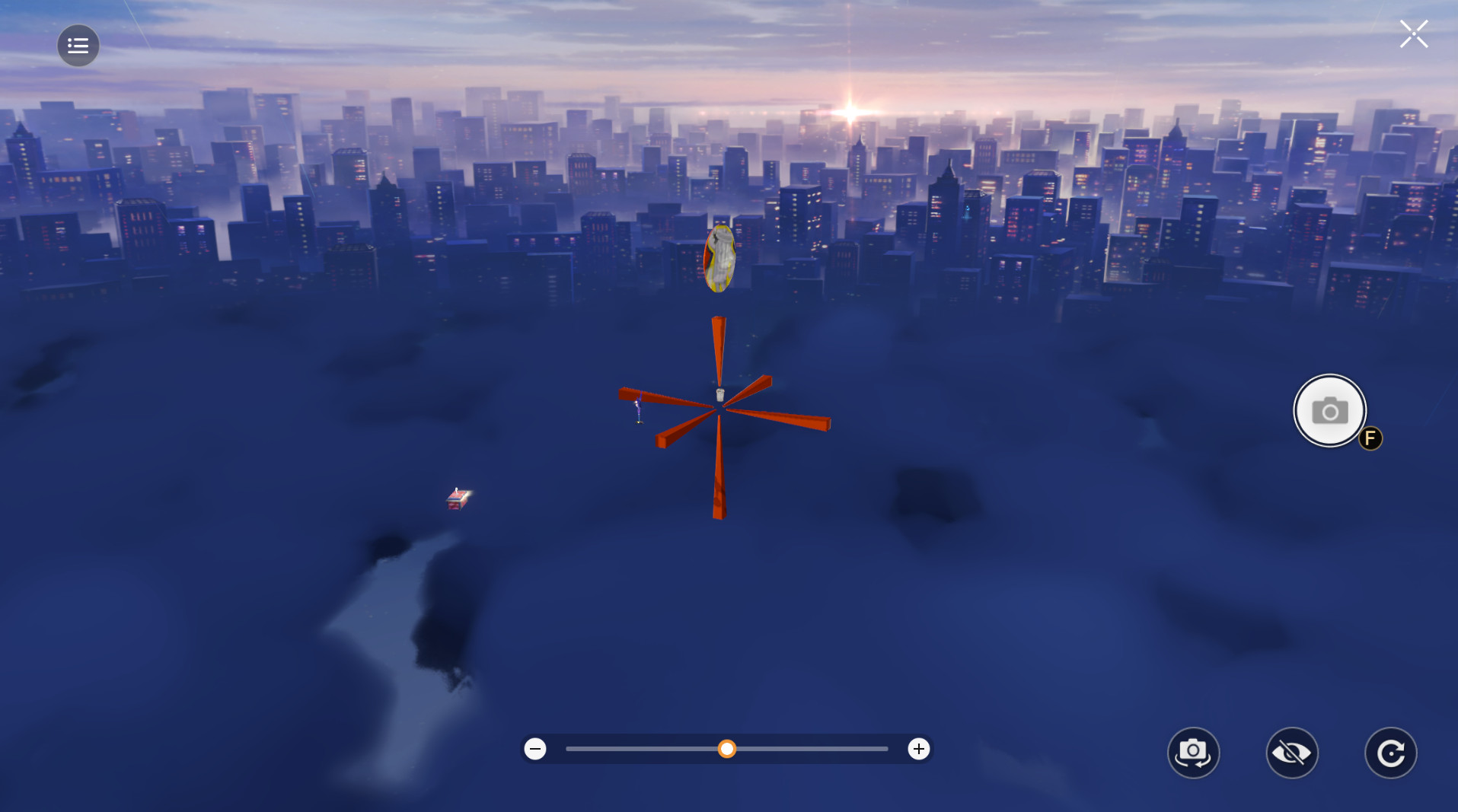
Task: Click the reset view icon
Action: tap(1390, 752)
